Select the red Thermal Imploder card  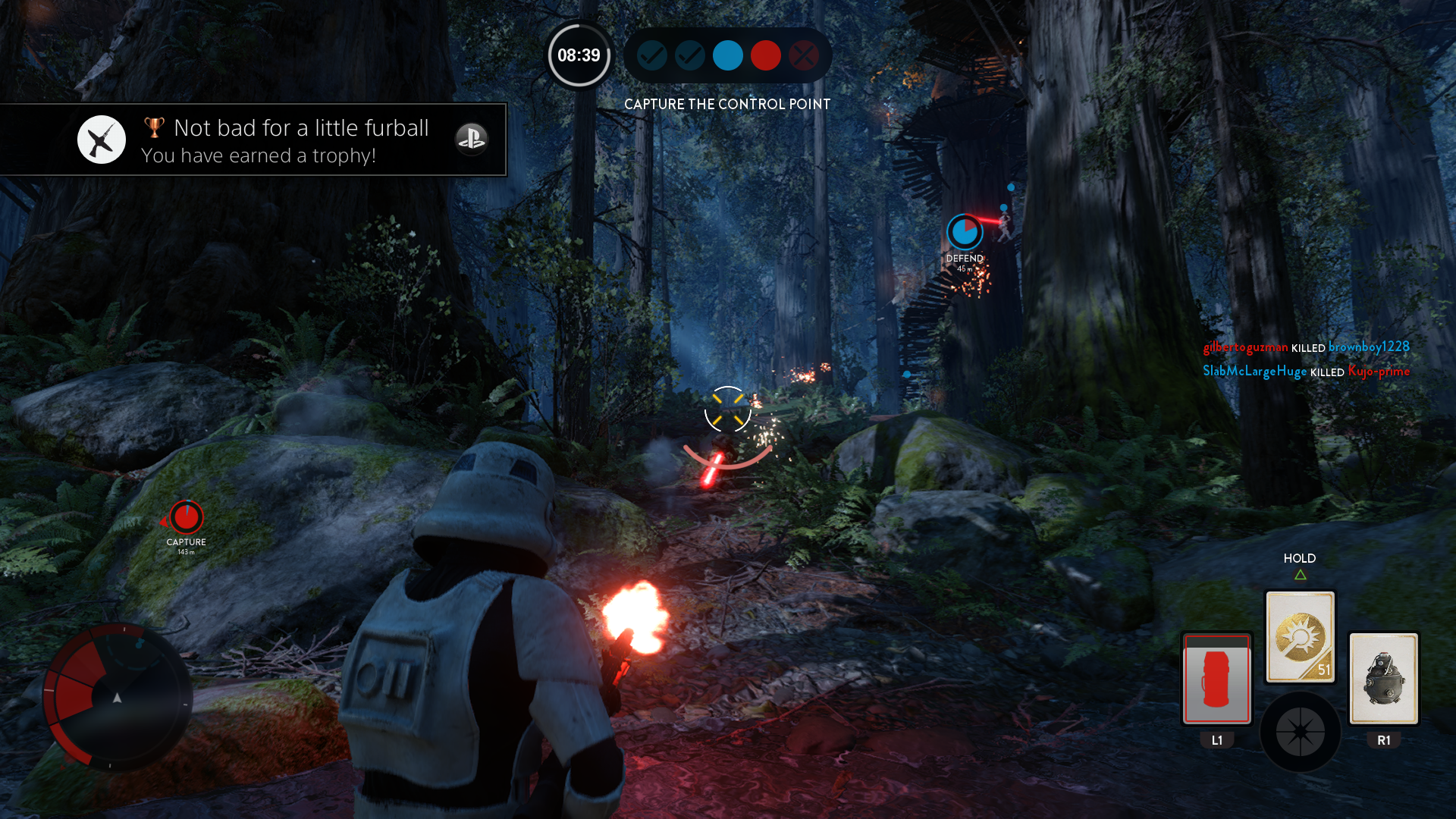(x=1216, y=679)
